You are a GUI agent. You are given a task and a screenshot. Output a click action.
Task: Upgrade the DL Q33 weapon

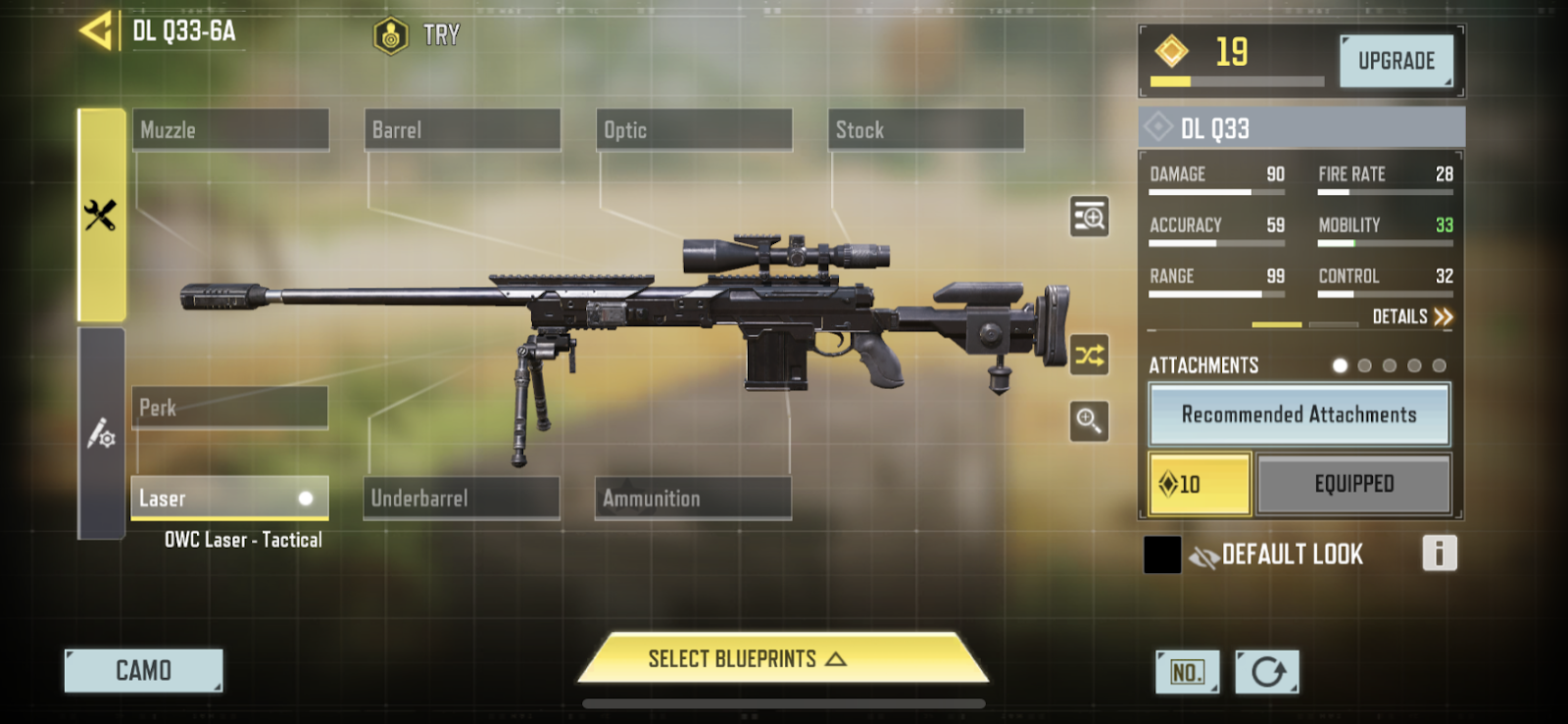(1396, 61)
